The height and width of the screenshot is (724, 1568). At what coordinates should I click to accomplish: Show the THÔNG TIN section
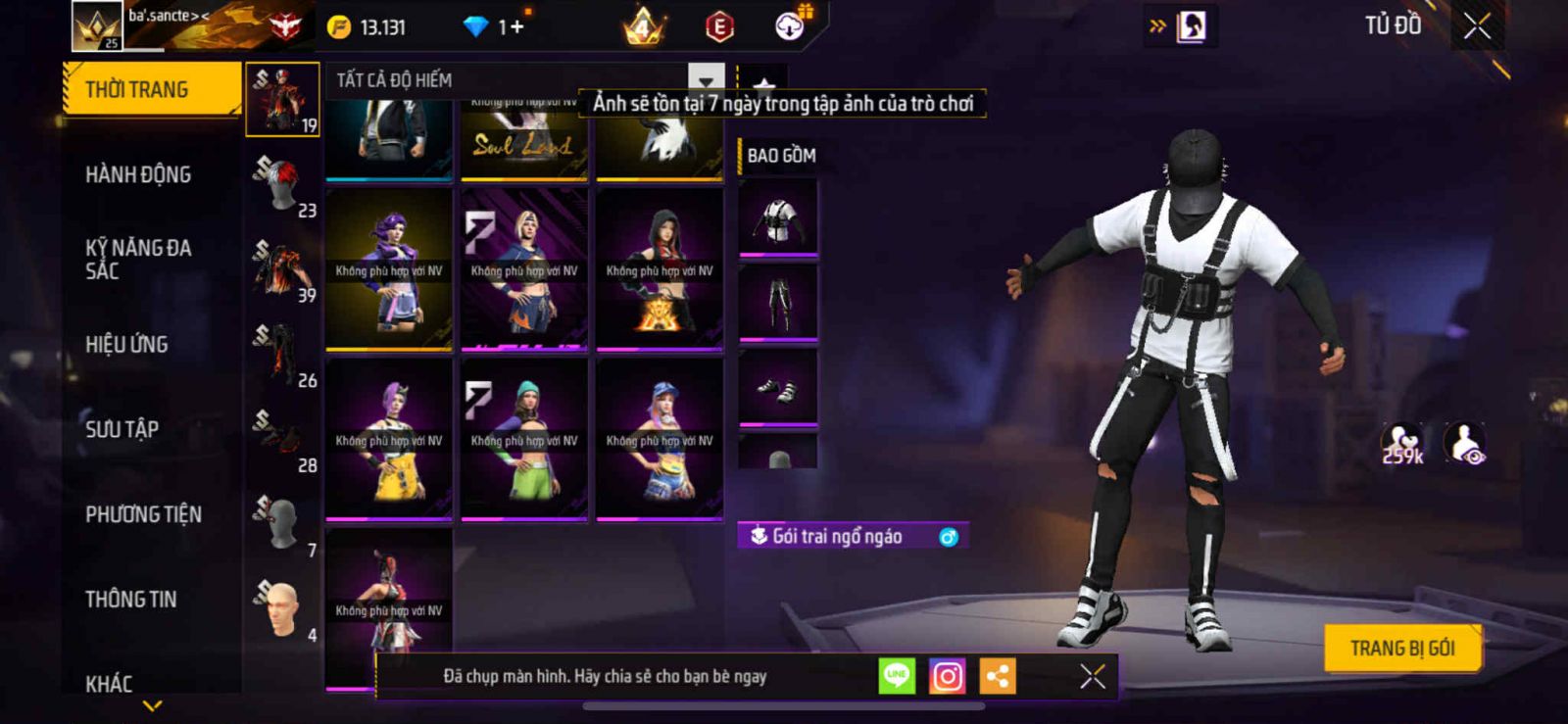point(130,600)
